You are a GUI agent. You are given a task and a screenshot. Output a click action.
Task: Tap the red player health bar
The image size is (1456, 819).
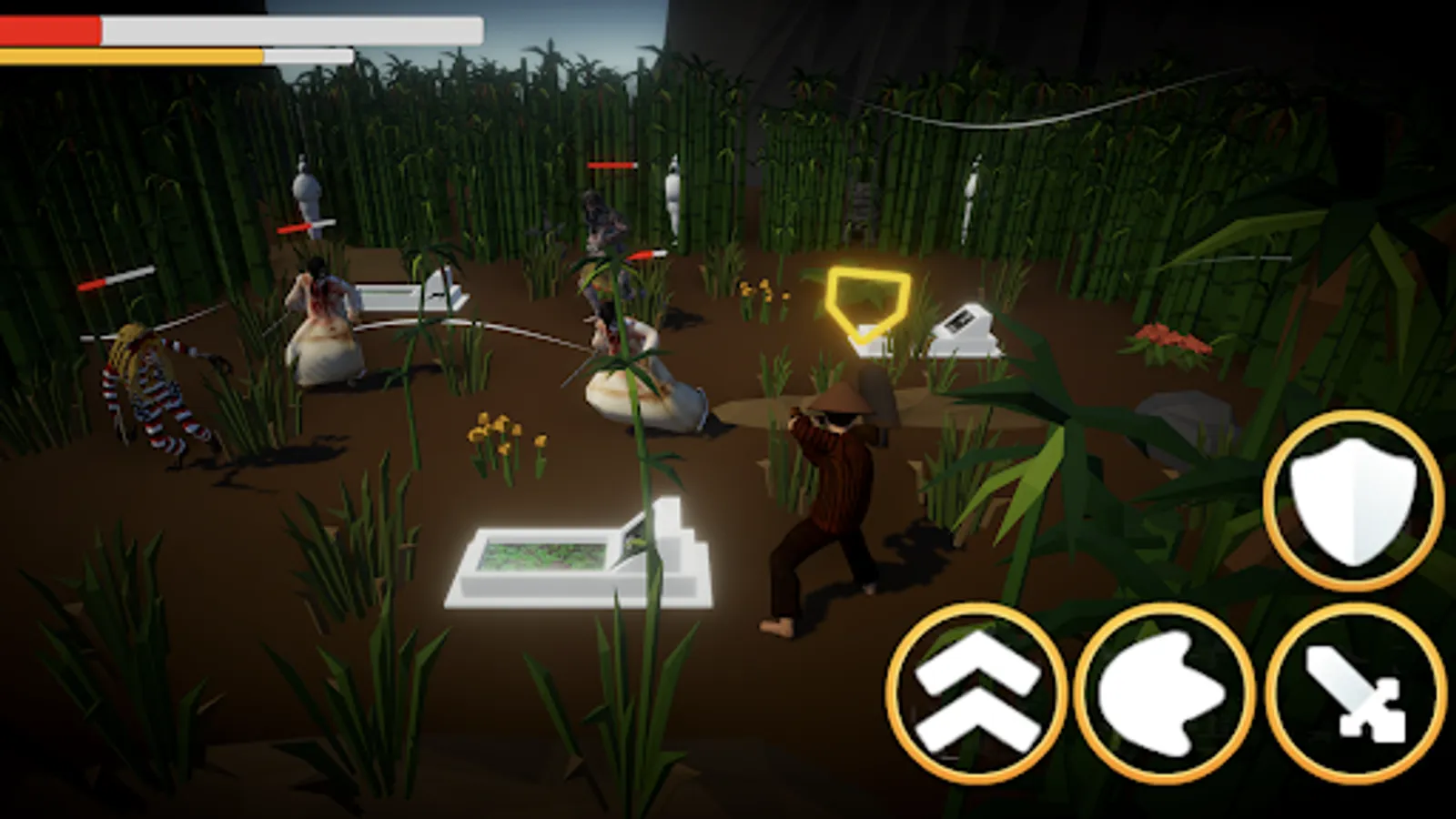(50, 29)
